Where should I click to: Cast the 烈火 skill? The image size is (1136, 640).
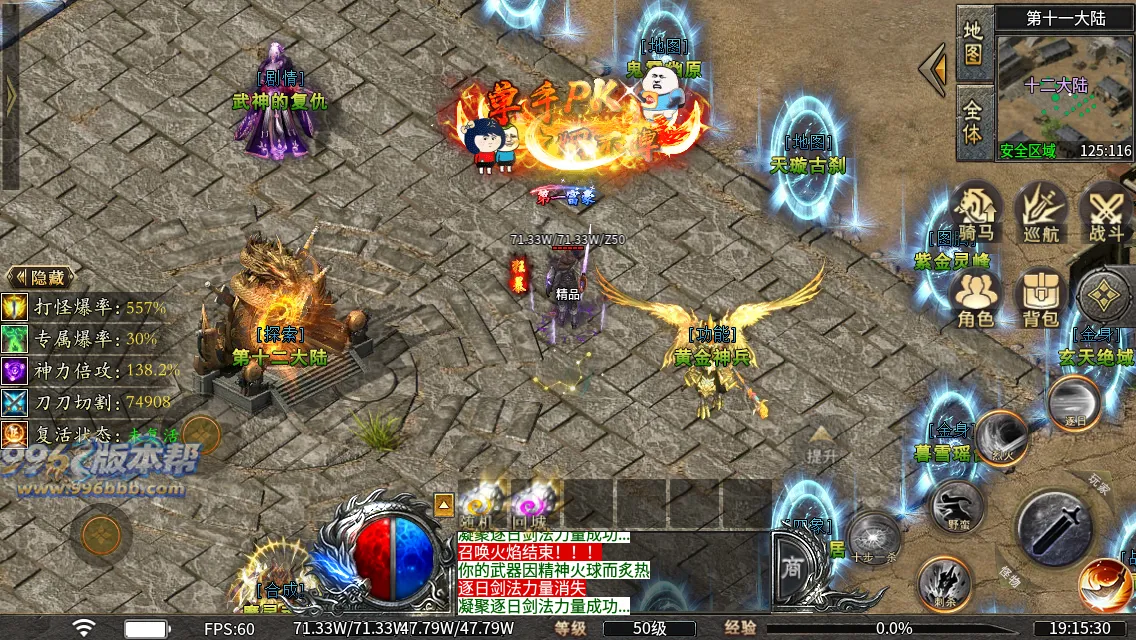(x=1001, y=437)
